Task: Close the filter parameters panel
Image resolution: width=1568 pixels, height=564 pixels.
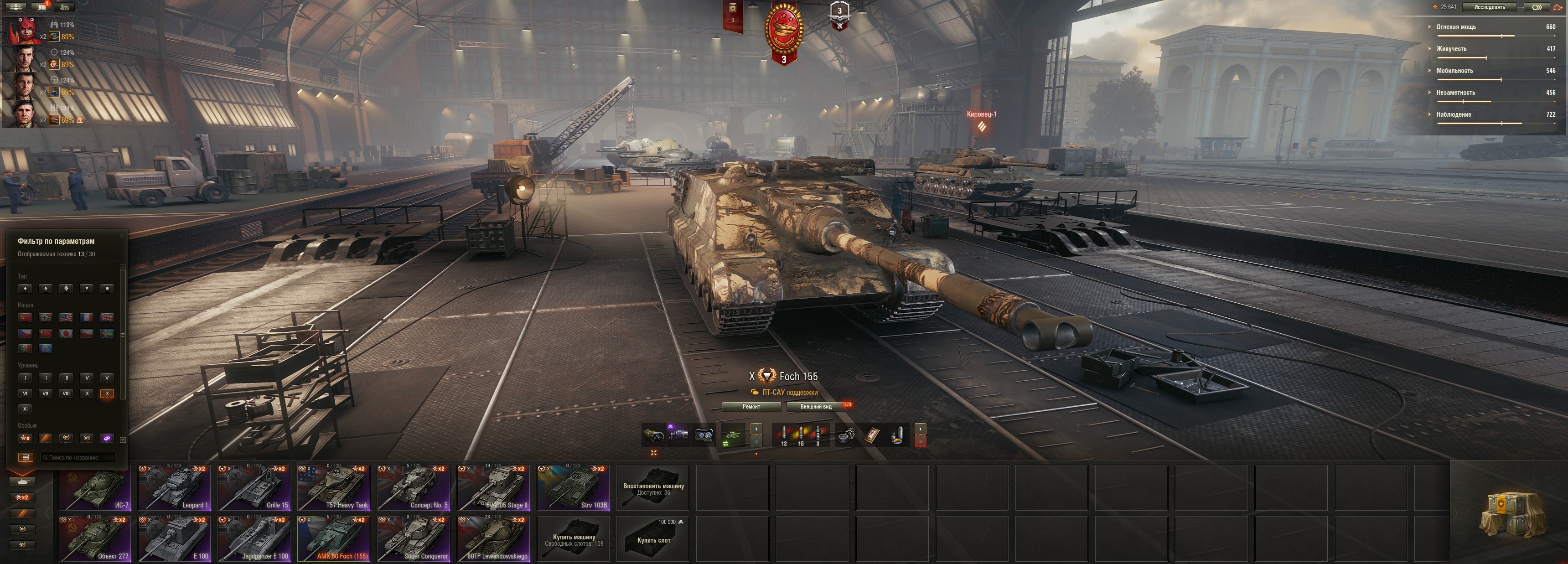Action: click(122, 235)
